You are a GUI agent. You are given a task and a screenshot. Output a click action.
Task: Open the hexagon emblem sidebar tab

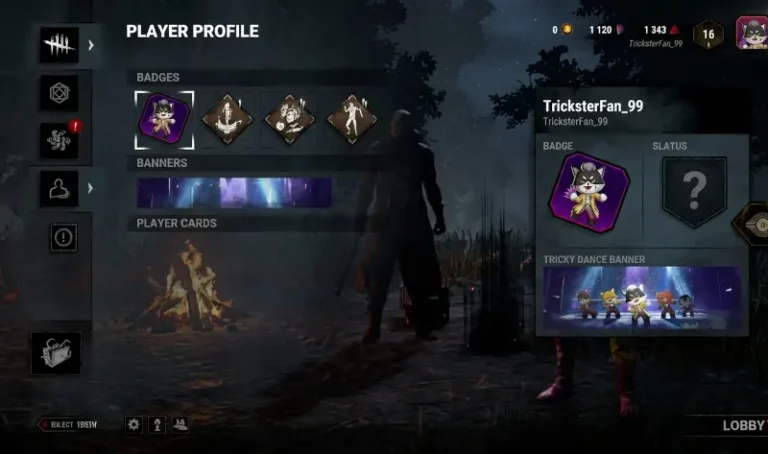pos(59,93)
